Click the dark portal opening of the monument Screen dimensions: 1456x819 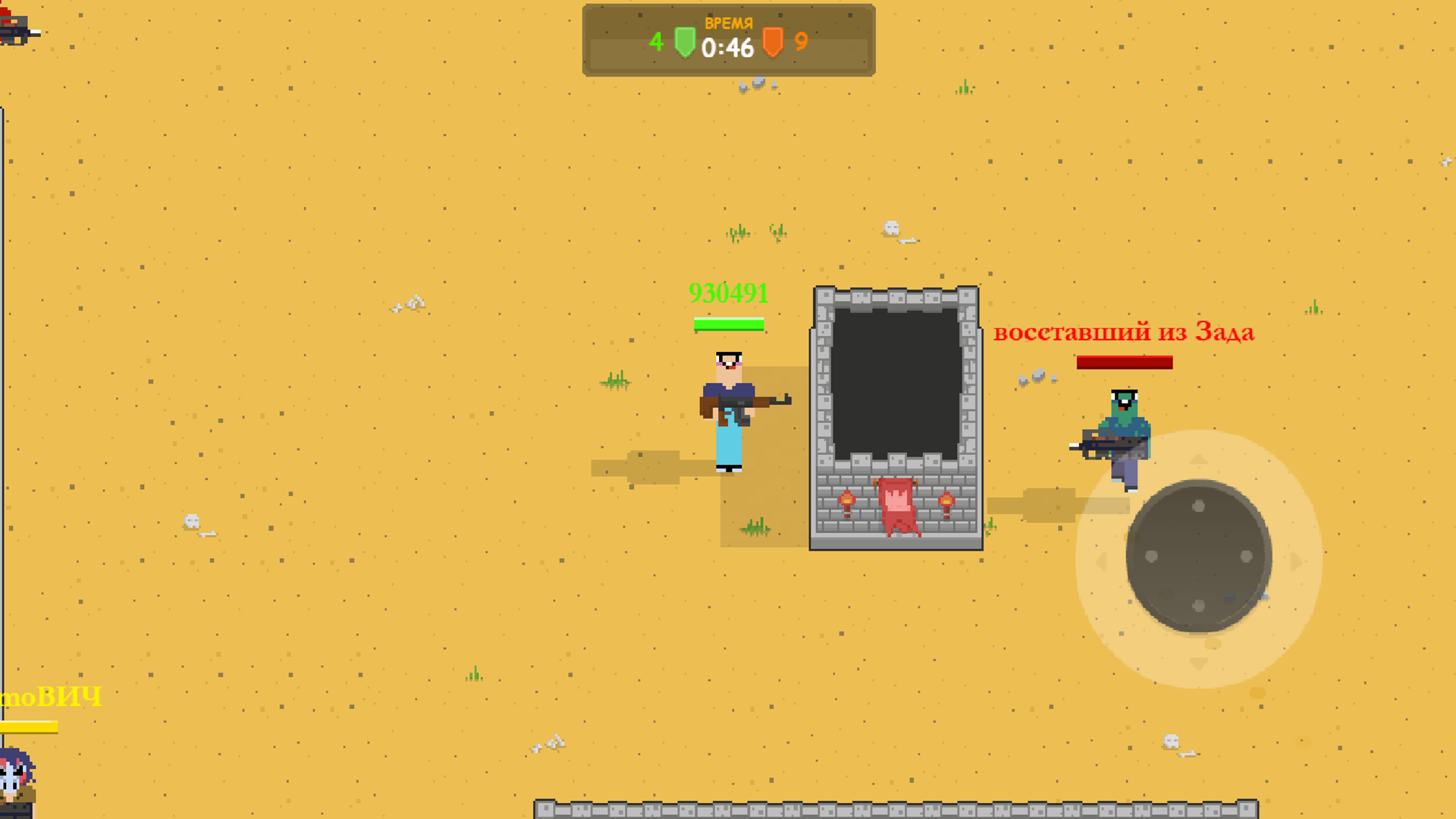898,383
